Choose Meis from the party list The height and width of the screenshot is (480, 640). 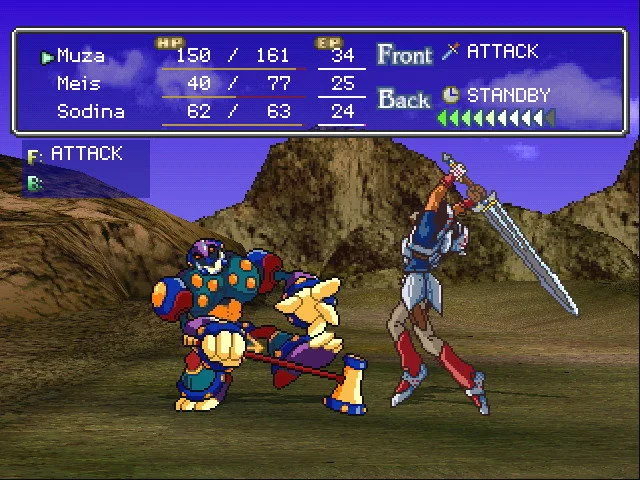(78, 83)
